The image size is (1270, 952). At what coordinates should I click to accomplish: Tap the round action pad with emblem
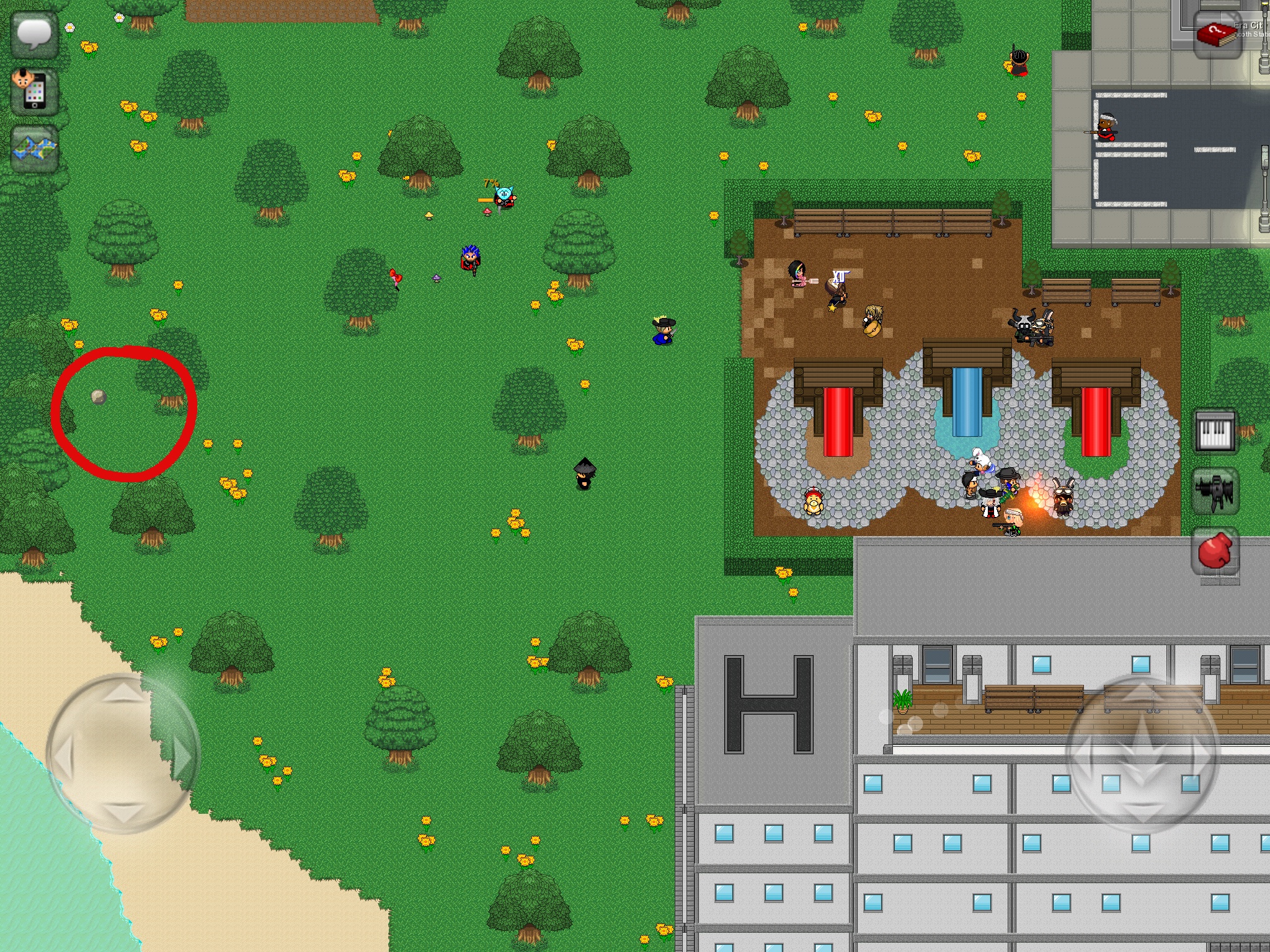[x=1142, y=754]
